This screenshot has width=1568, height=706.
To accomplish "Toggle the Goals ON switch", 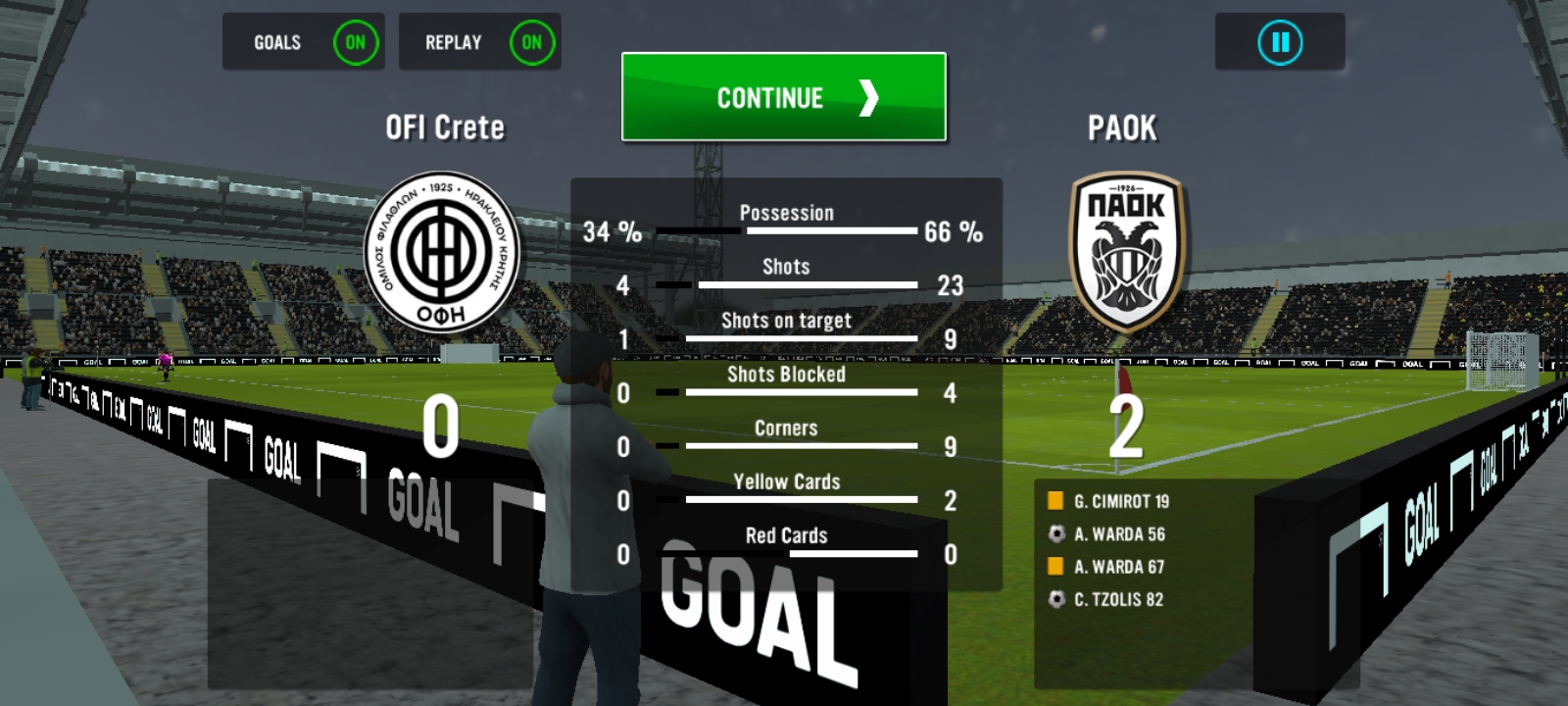I will 355,42.
